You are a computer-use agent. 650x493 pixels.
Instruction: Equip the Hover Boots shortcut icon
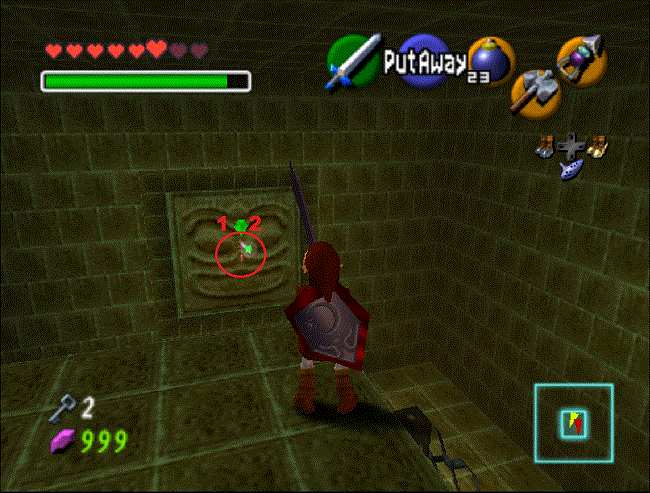[599, 146]
